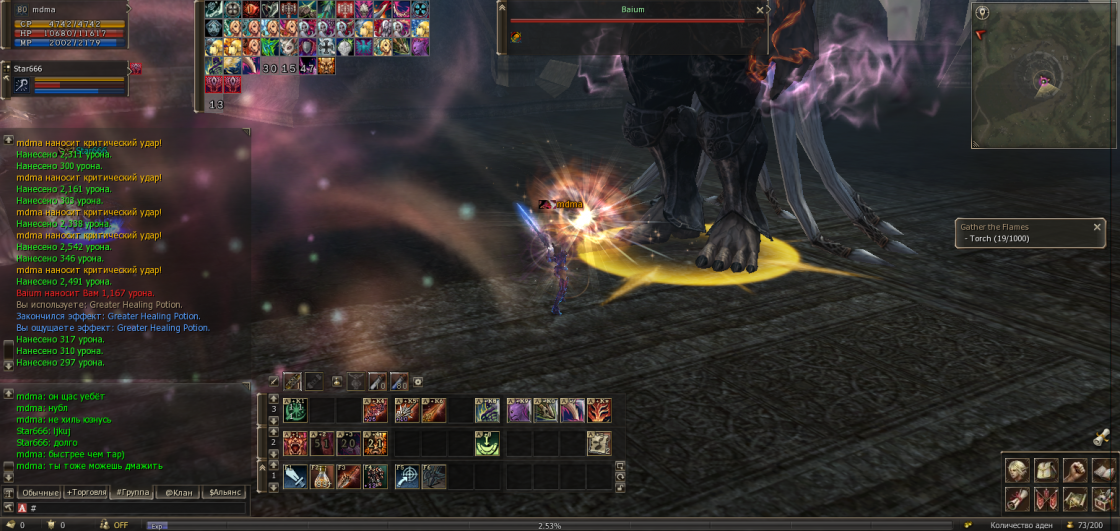
Task: Close the Gather the Flames tracker
Action: click(1097, 227)
